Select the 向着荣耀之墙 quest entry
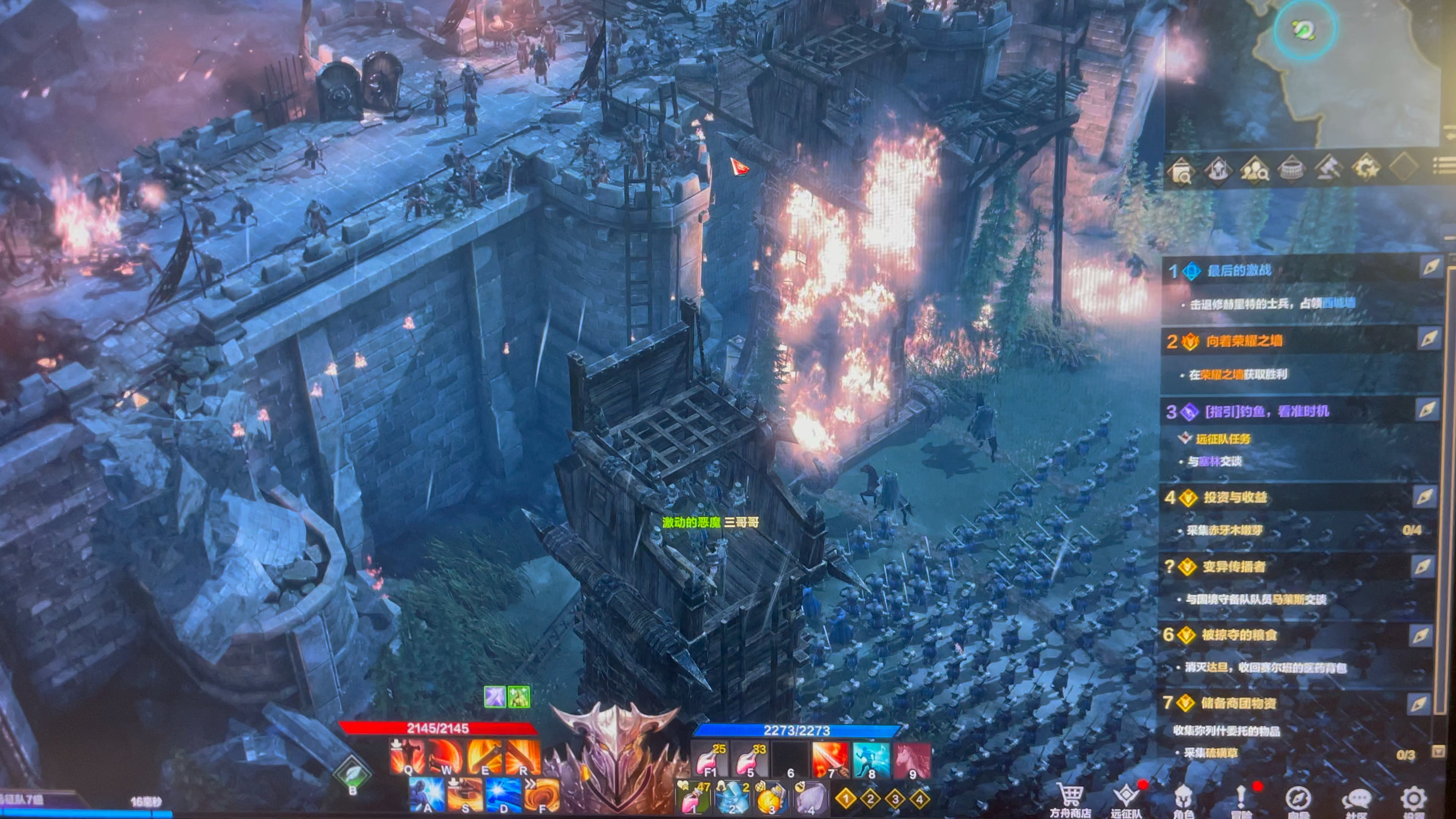Image resolution: width=1456 pixels, height=819 pixels. [1244, 341]
